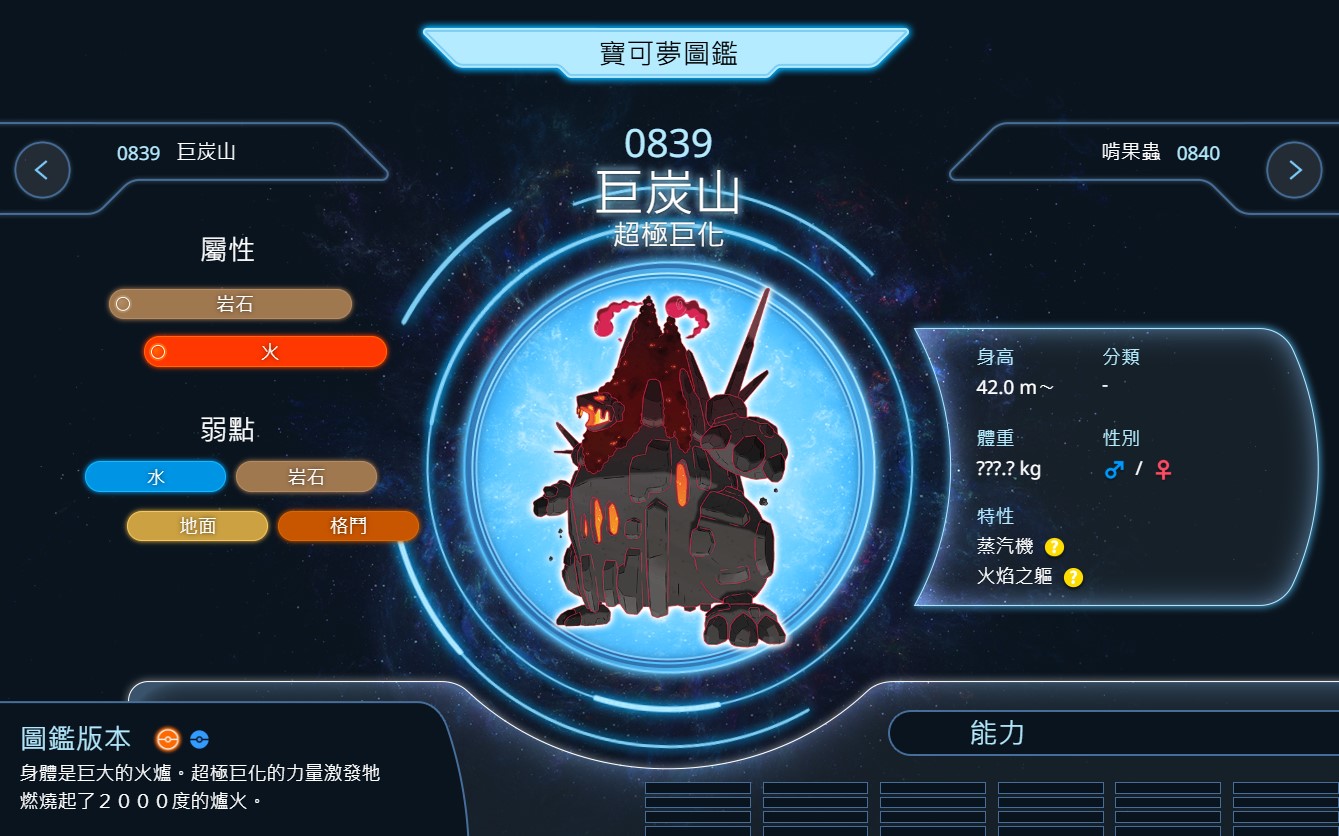Choose the 格鬥 fighting weakness badge
This screenshot has width=1339, height=836.
coord(347,526)
